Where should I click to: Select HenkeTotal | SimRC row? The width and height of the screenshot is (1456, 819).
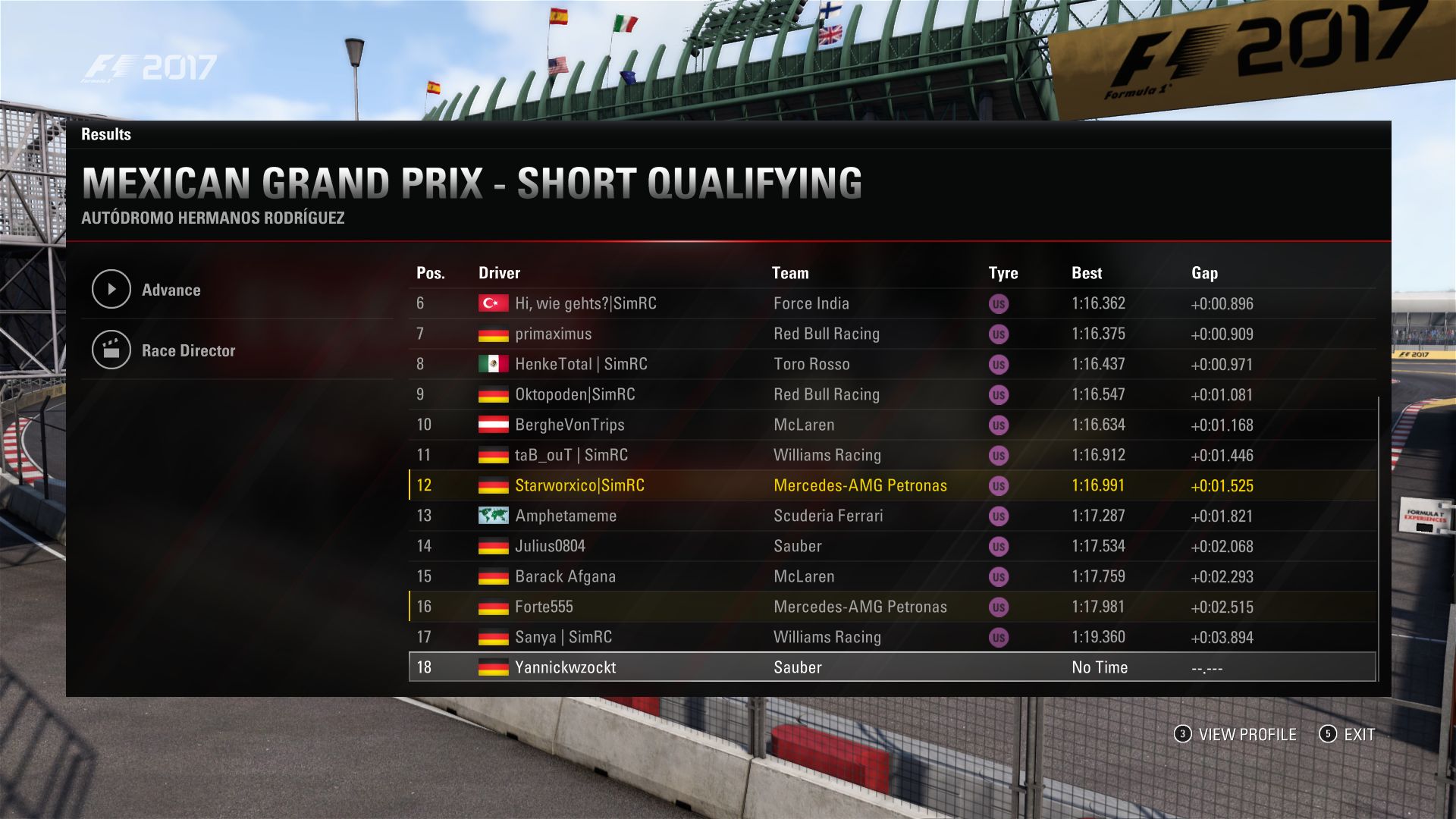581,364
